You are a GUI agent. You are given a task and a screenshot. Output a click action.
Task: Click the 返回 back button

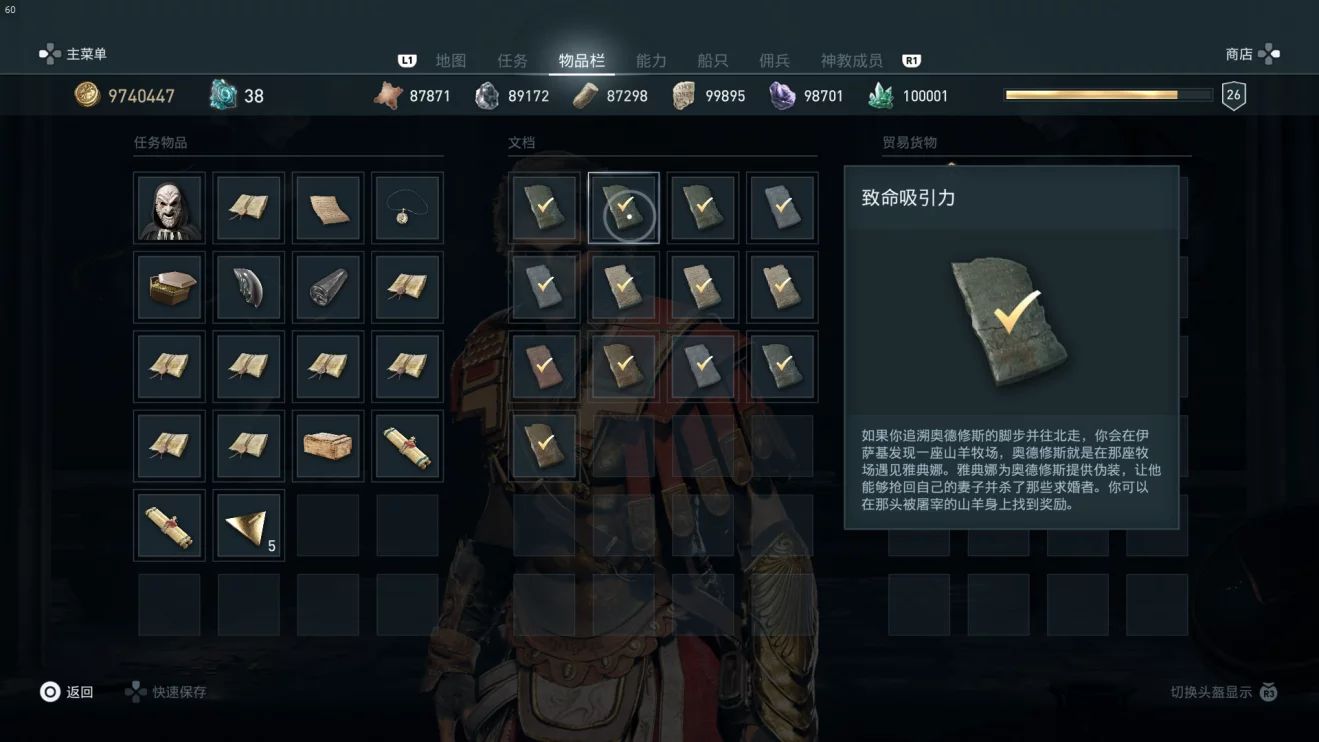[67, 692]
